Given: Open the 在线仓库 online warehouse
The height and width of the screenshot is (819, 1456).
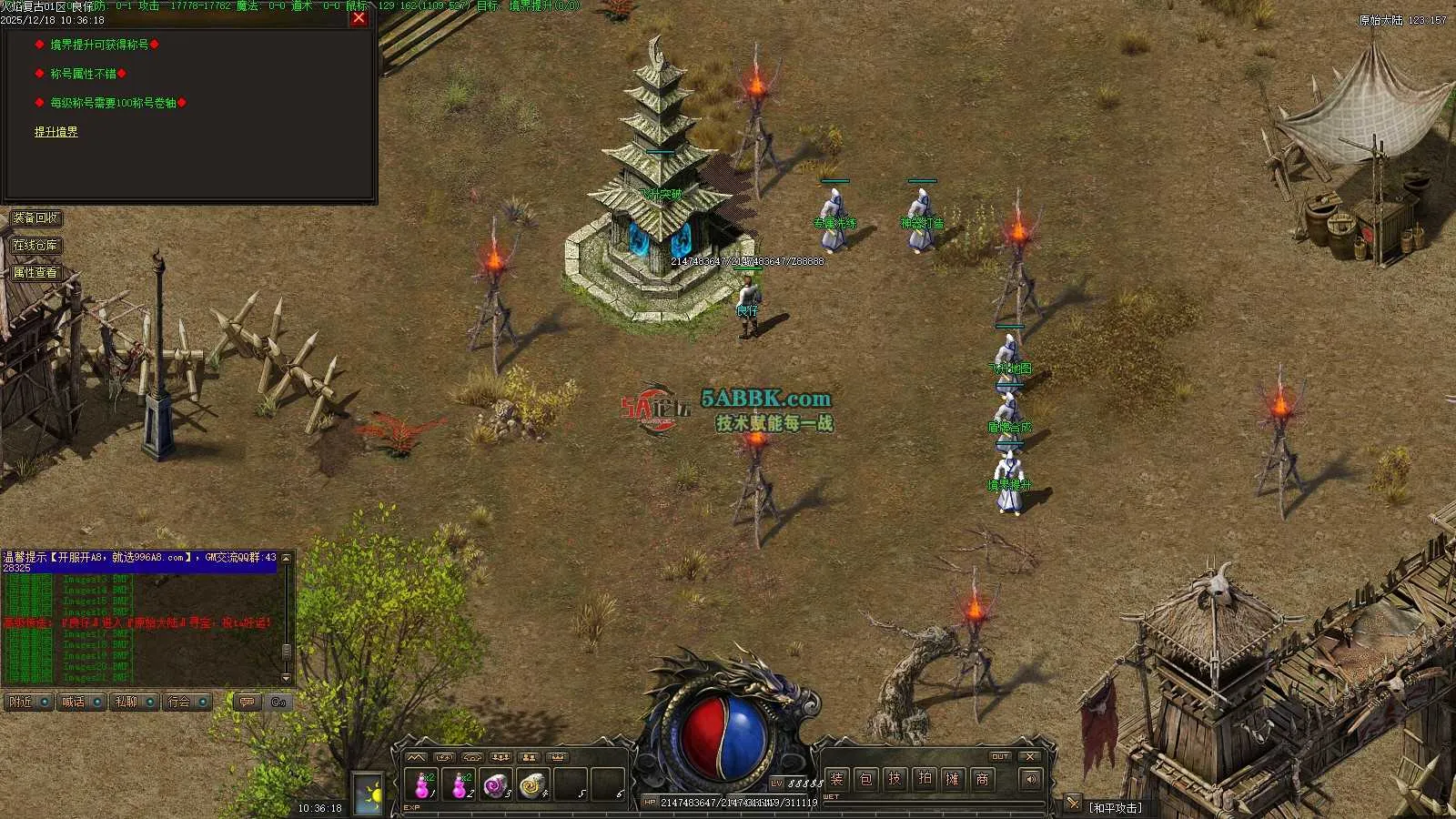Looking at the screenshot, I should [35, 246].
